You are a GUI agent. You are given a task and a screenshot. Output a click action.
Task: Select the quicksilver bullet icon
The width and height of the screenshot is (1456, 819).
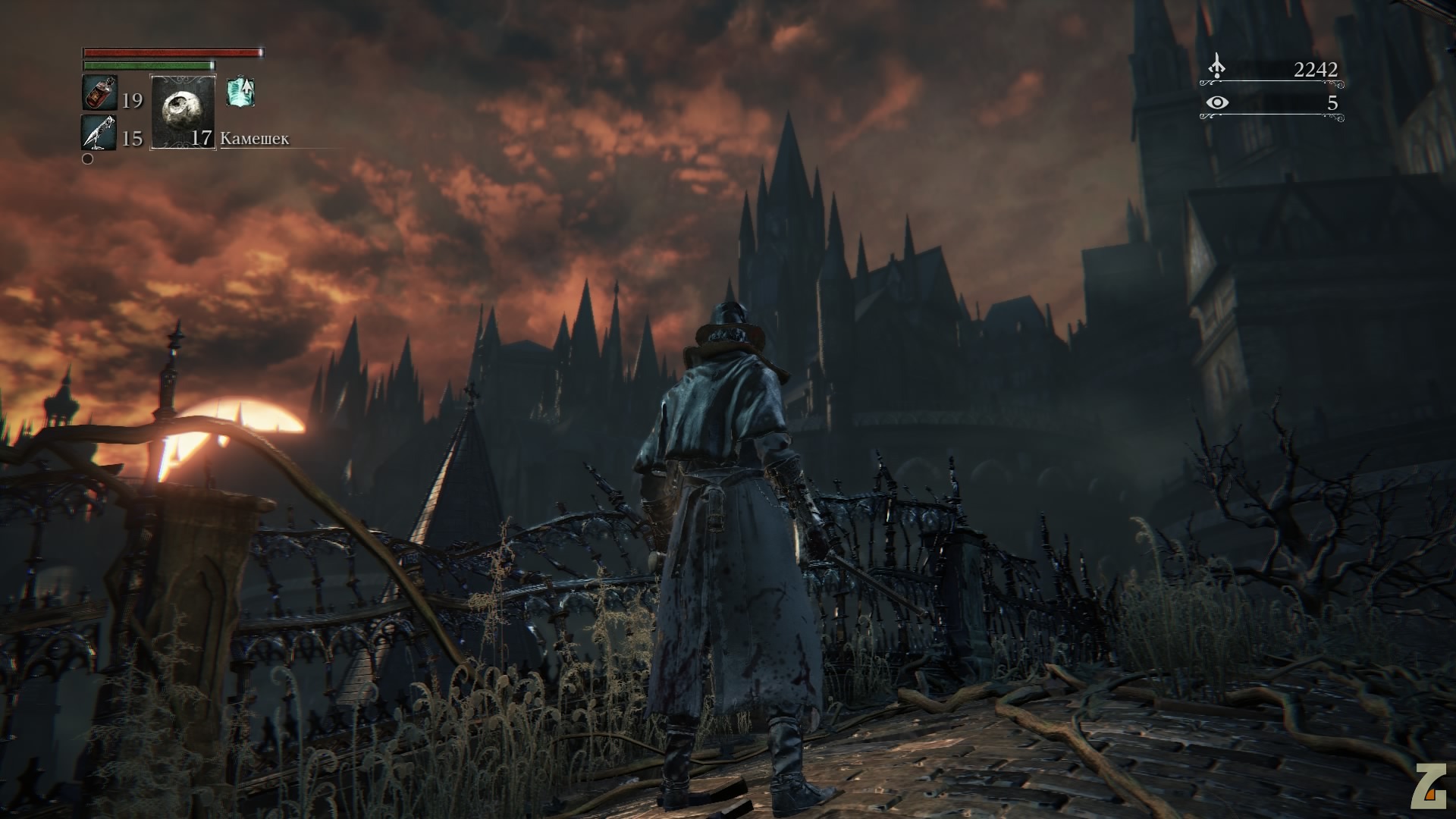point(99,133)
